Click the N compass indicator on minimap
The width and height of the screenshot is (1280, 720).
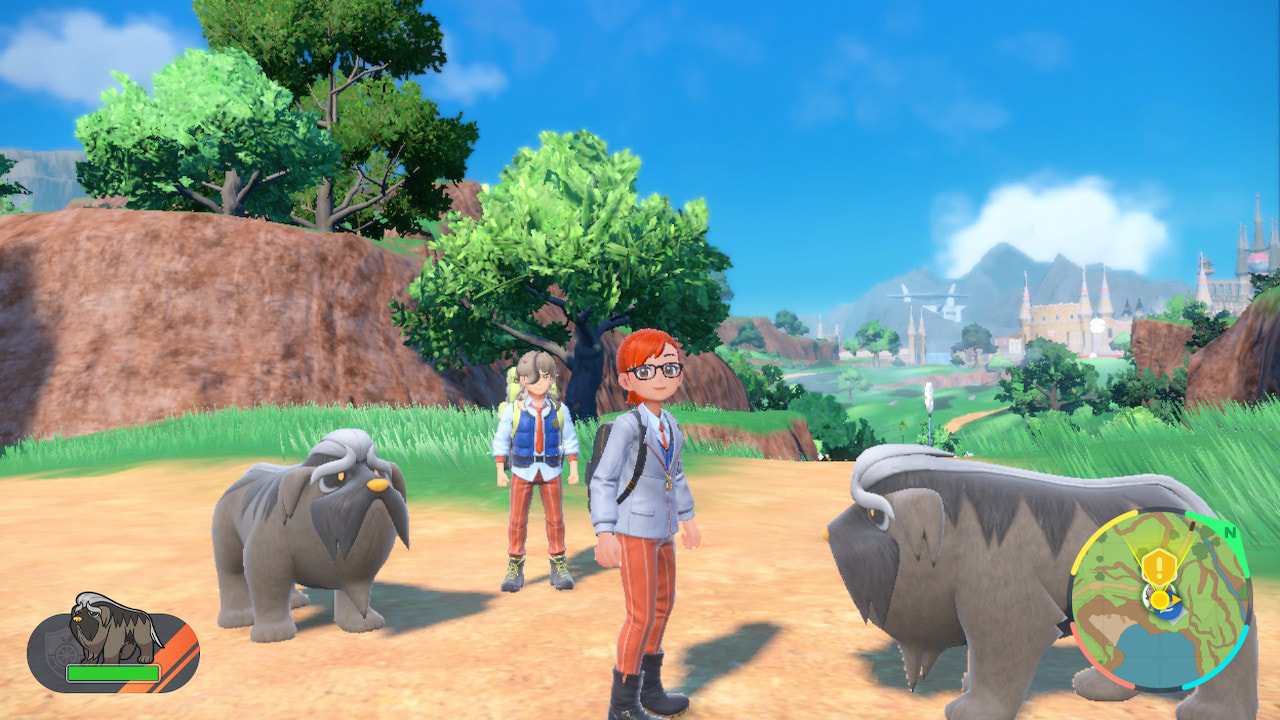pos(1230,532)
